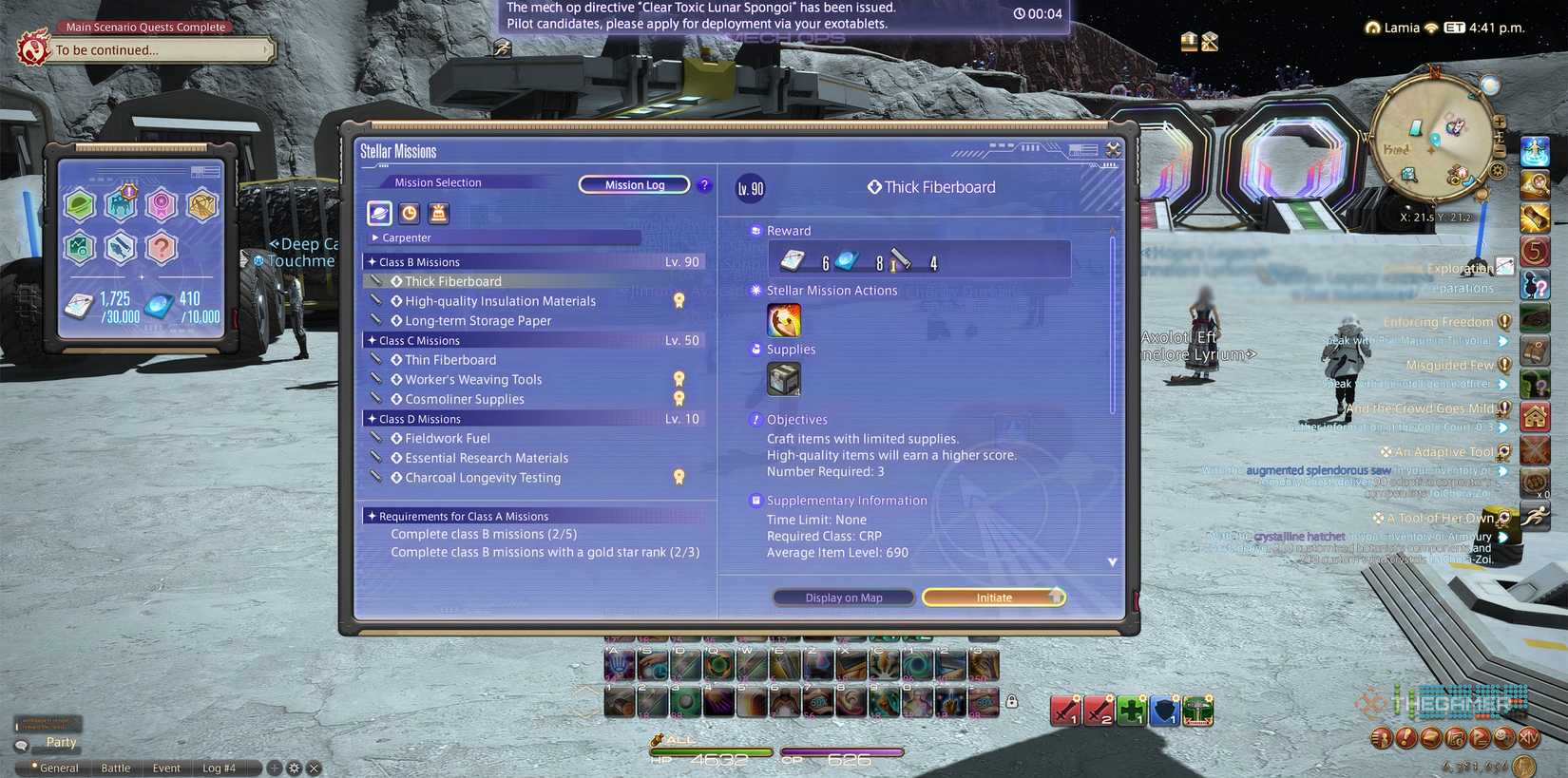
Task: Select the research tools hexagon on the mission tablet
Action: tap(121, 247)
